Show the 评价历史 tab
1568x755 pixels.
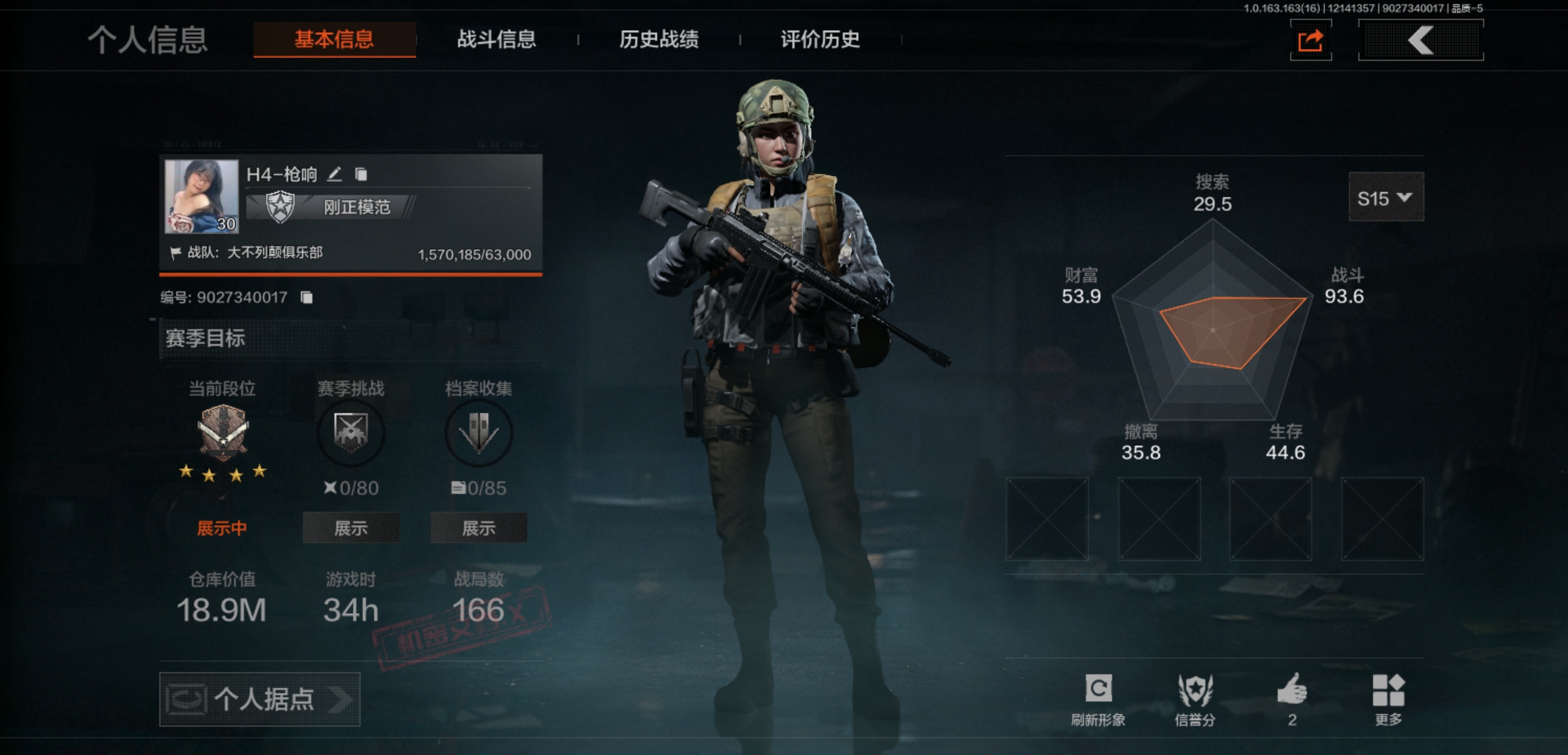[x=820, y=39]
